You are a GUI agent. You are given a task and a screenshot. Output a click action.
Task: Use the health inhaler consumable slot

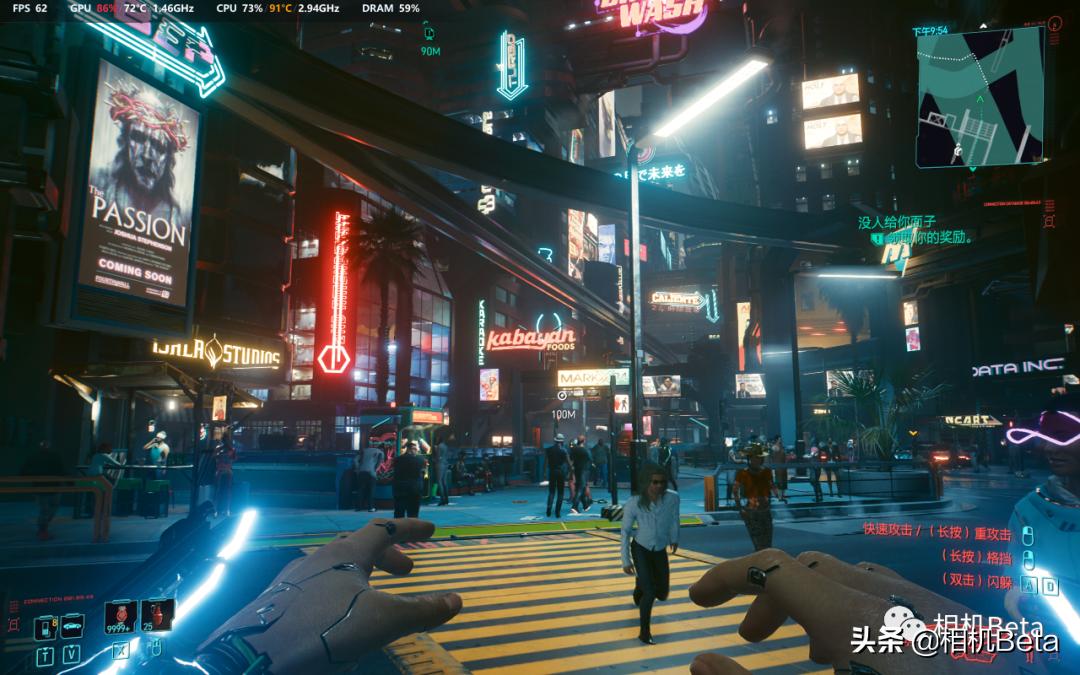click(122, 615)
